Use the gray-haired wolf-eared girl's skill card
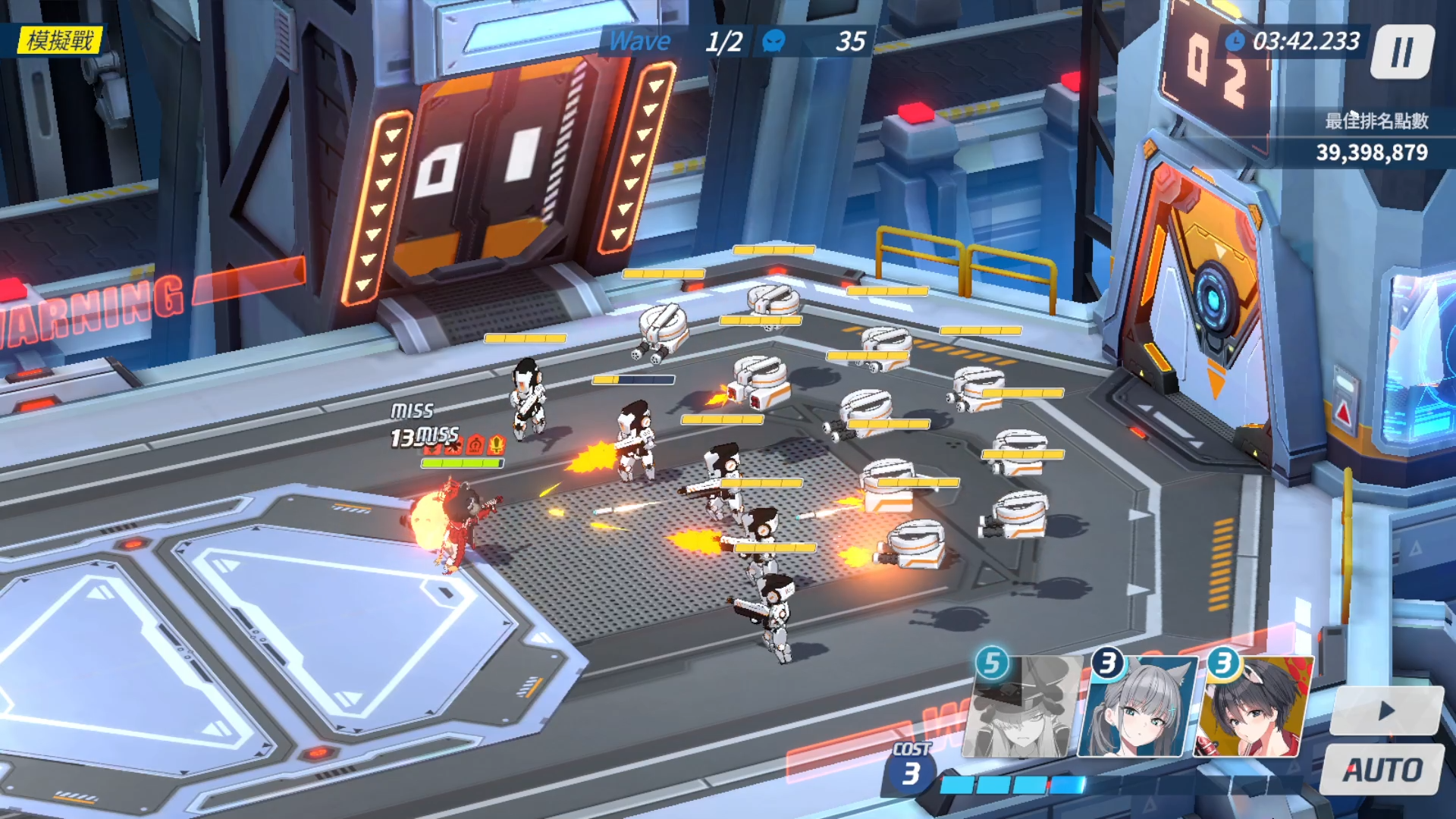The image size is (1456, 819). point(1137,709)
